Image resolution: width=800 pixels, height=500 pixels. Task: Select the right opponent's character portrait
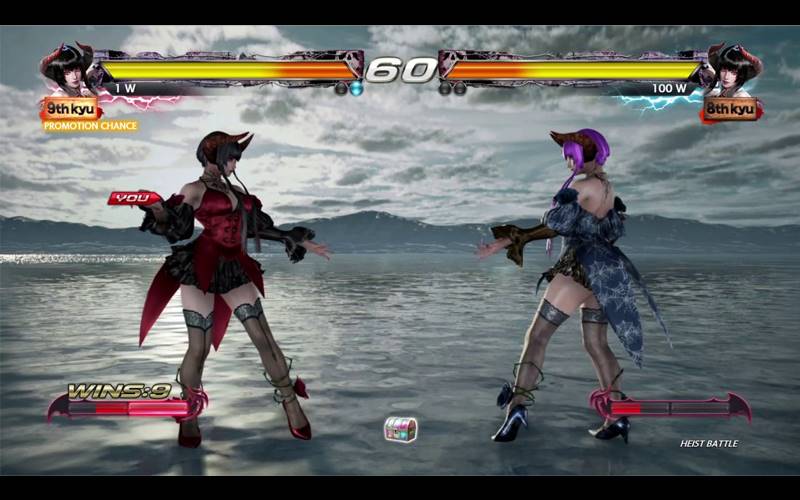(x=734, y=69)
